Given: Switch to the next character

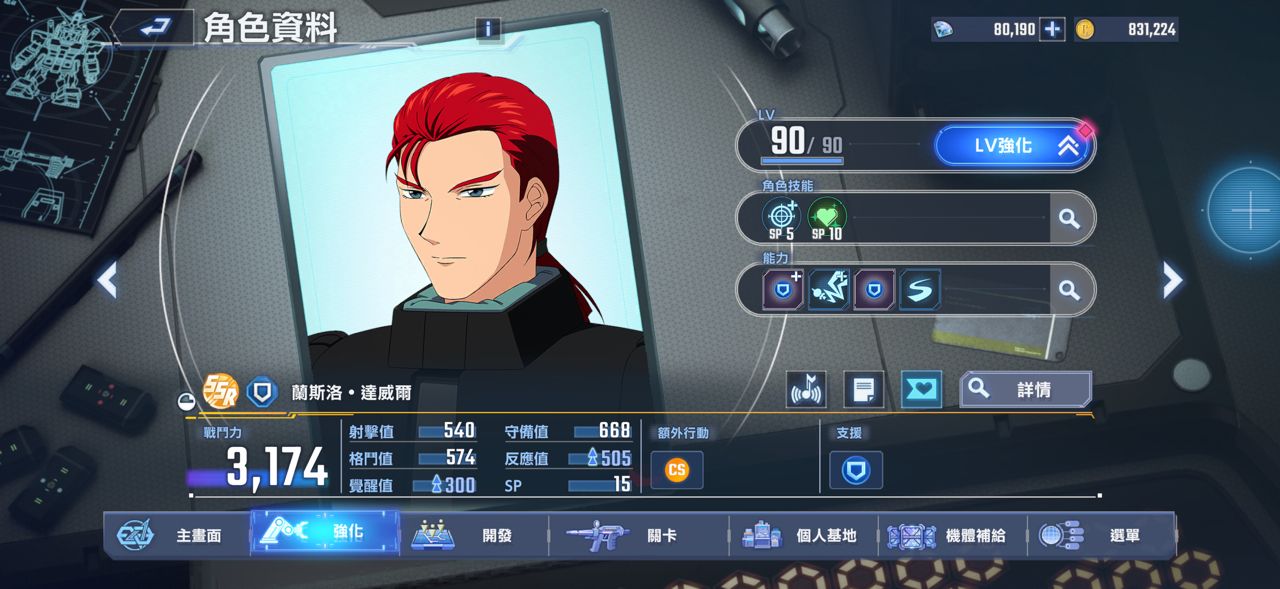Looking at the screenshot, I should (x=1172, y=280).
